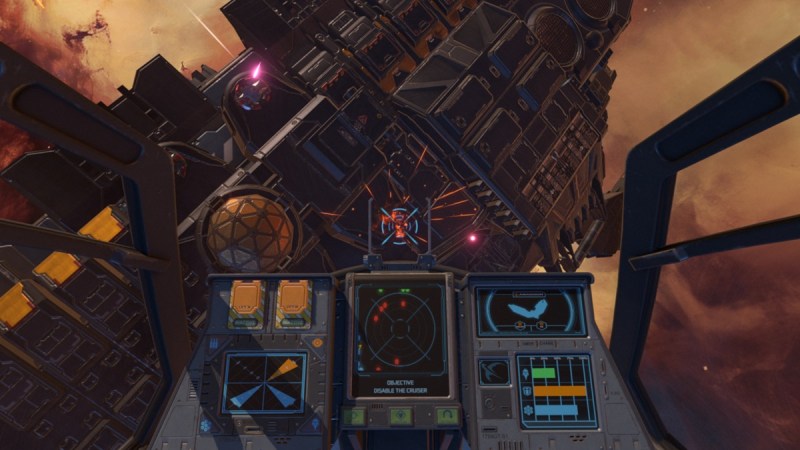This screenshot has height=450, width=800.
Task: Click the middle green button under radar
Action: pos(400,415)
